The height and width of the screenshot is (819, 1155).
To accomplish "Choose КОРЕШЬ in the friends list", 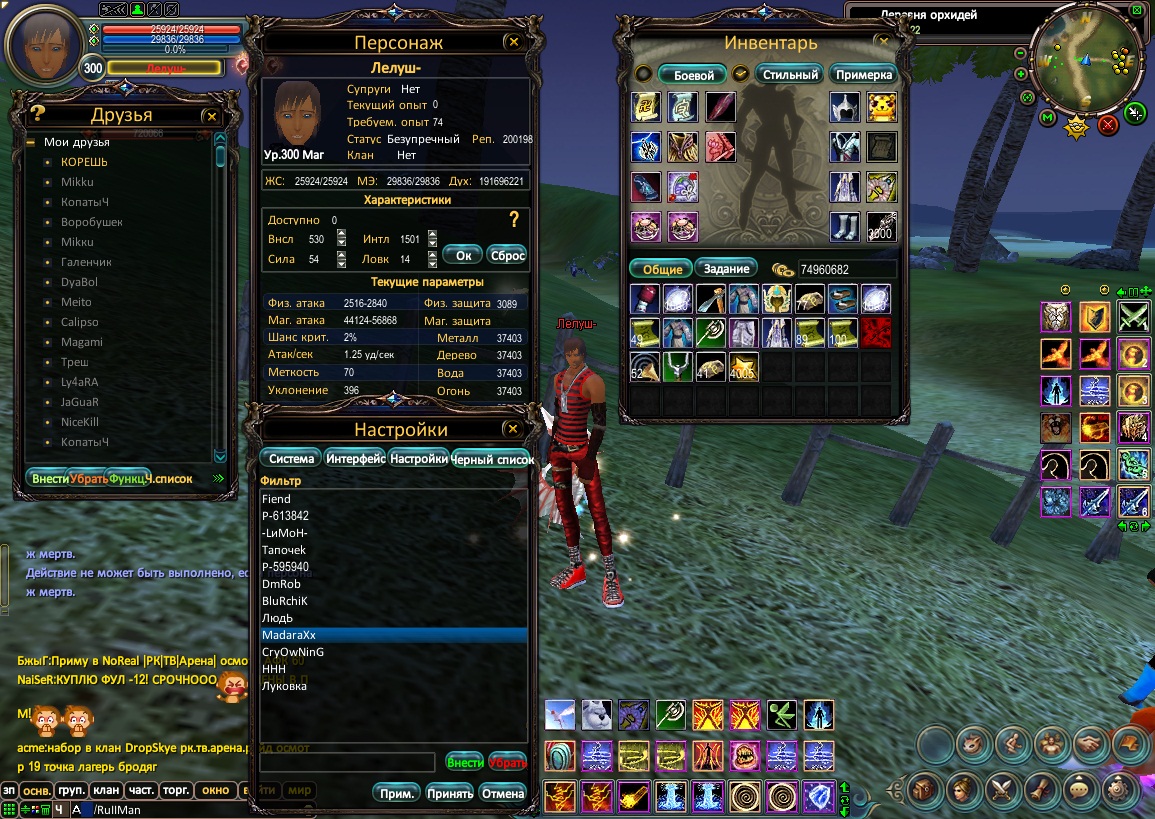I will tap(84, 162).
